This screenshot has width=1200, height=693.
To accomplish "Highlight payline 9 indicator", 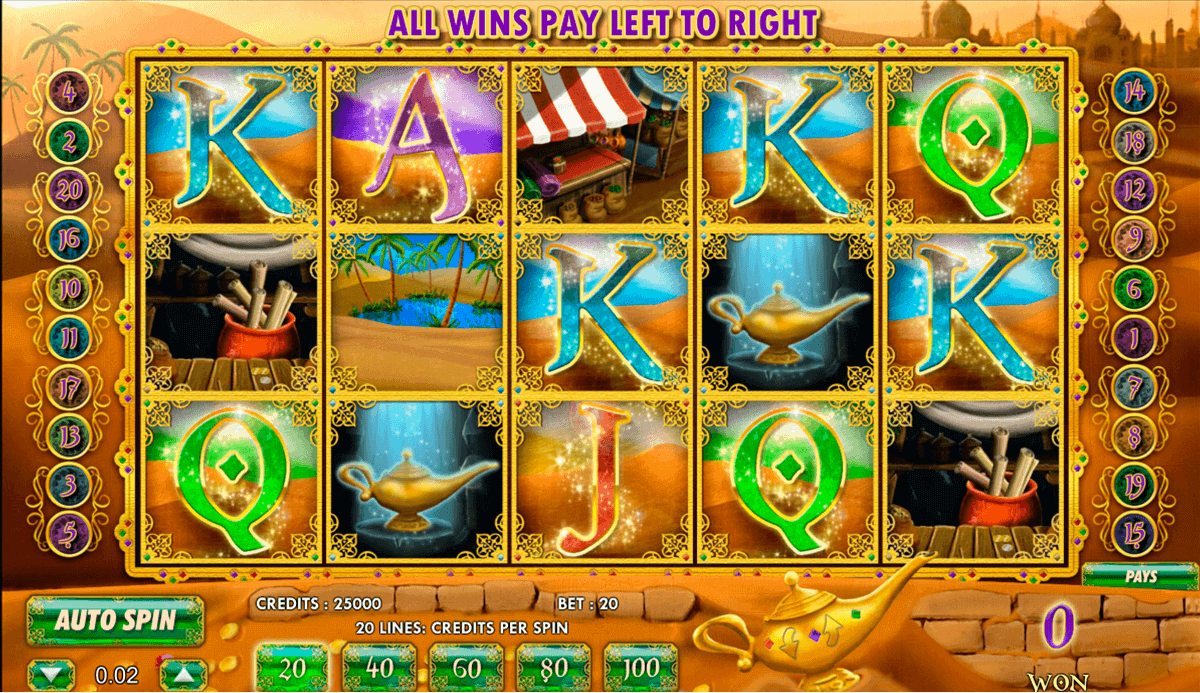I will tap(1134, 238).
